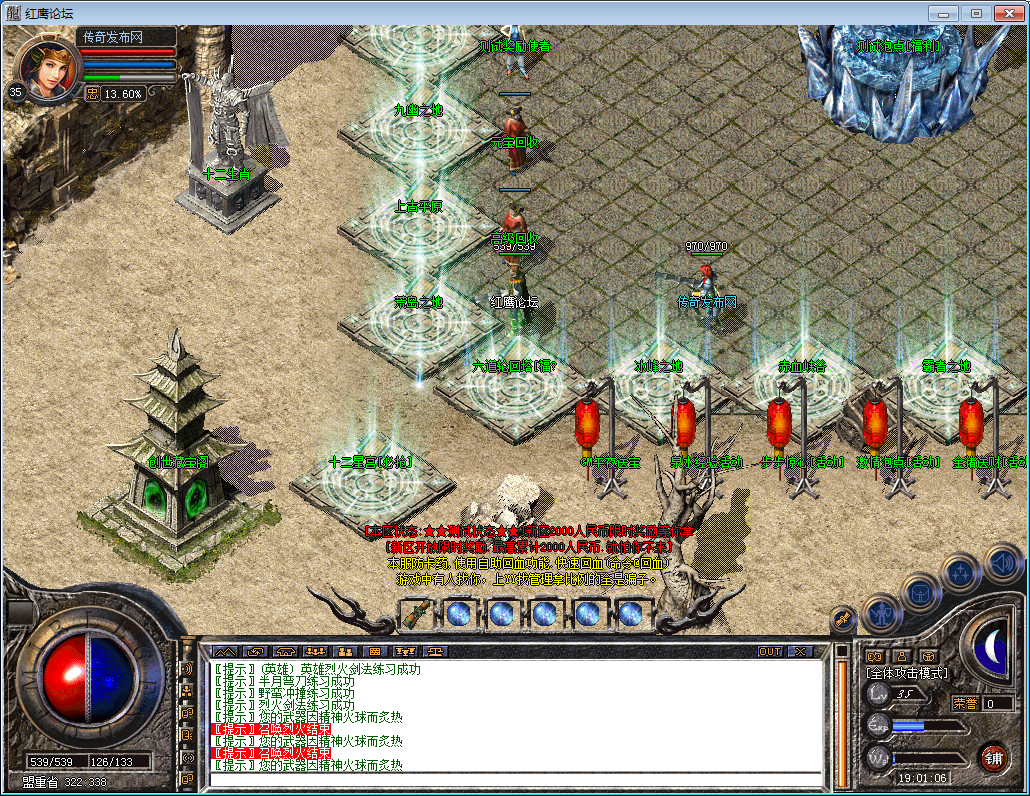Viewport: 1030px width, 796px height.
Task: Select the scroll item in the quick bar
Action: (416, 612)
